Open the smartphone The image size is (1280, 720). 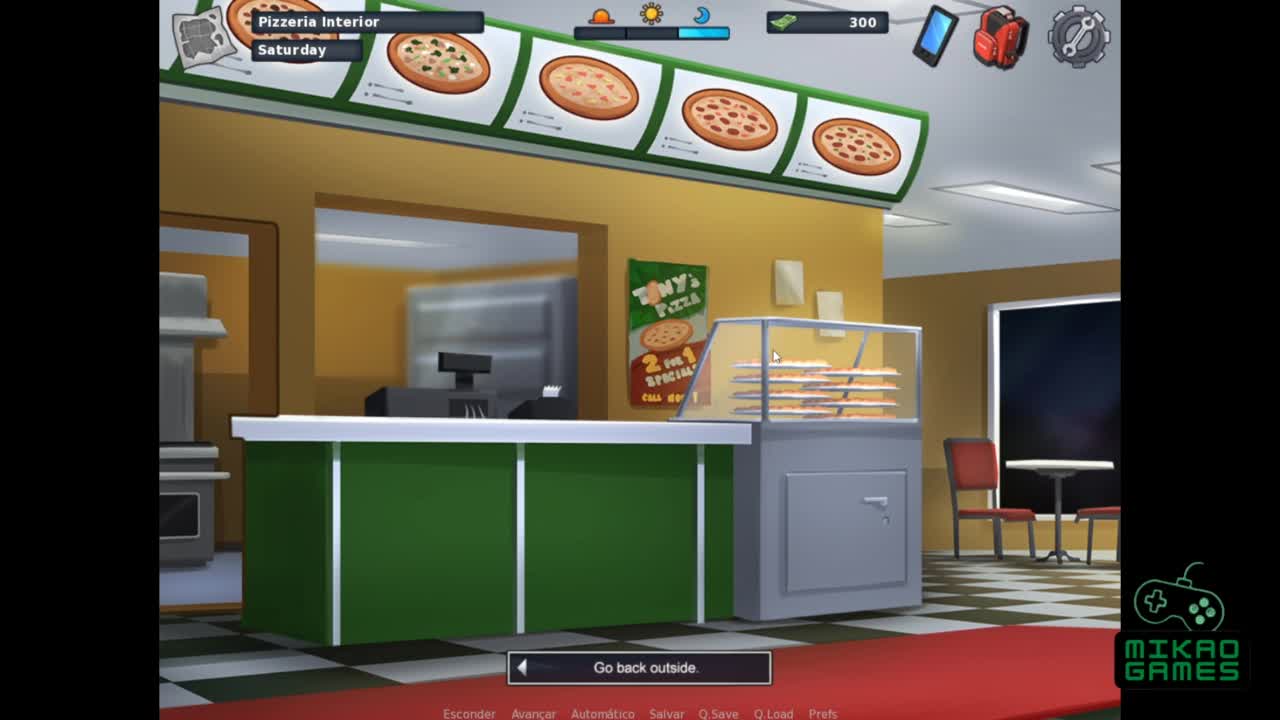click(x=935, y=36)
